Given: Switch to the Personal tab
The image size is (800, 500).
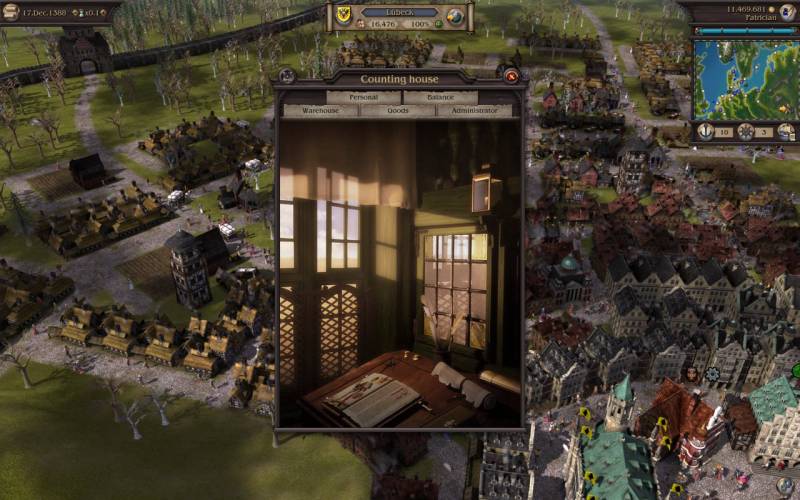Looking at the screenshot, I should click(364, 97).
